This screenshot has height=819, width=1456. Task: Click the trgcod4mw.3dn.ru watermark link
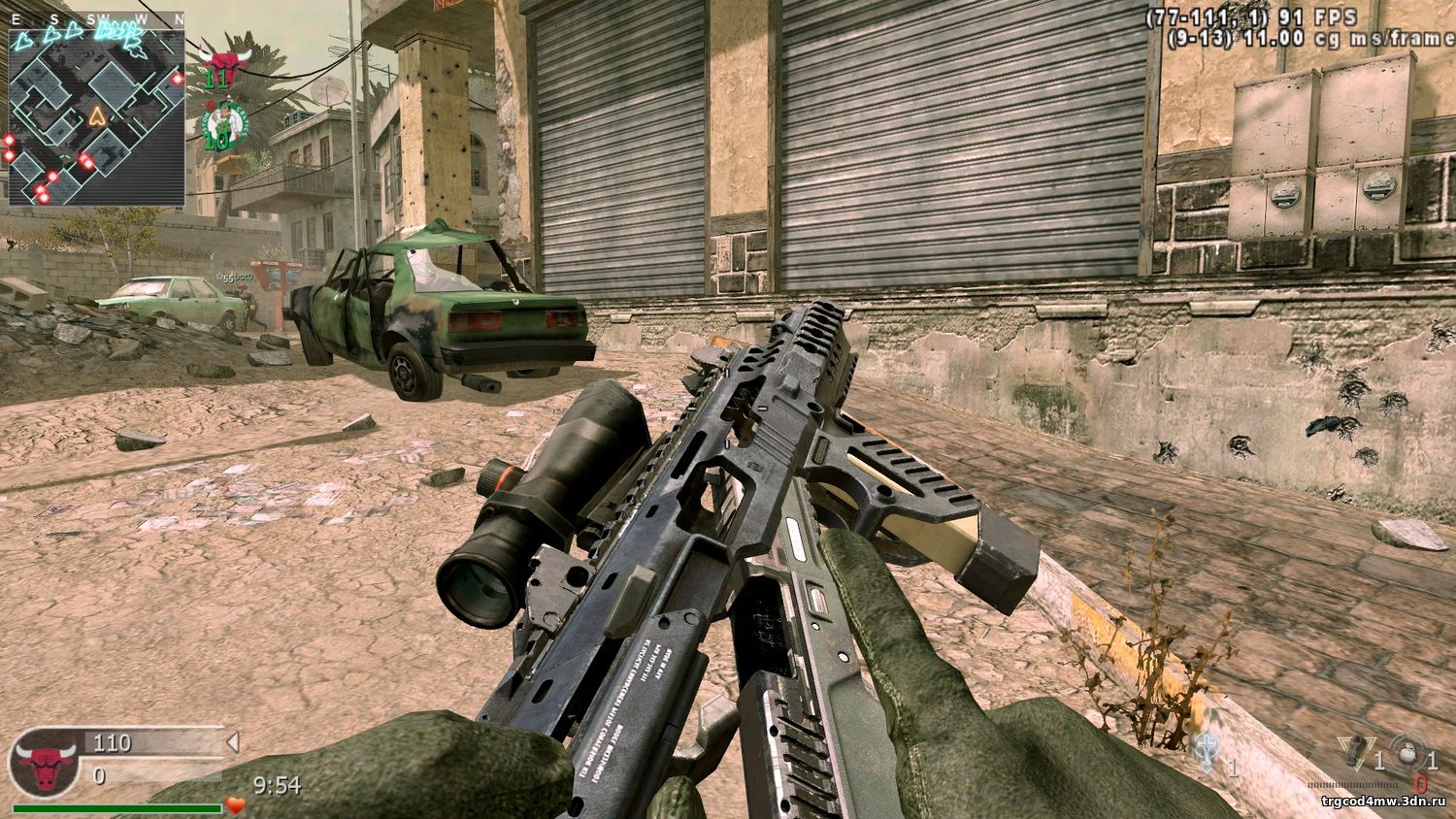(1384, 802)
